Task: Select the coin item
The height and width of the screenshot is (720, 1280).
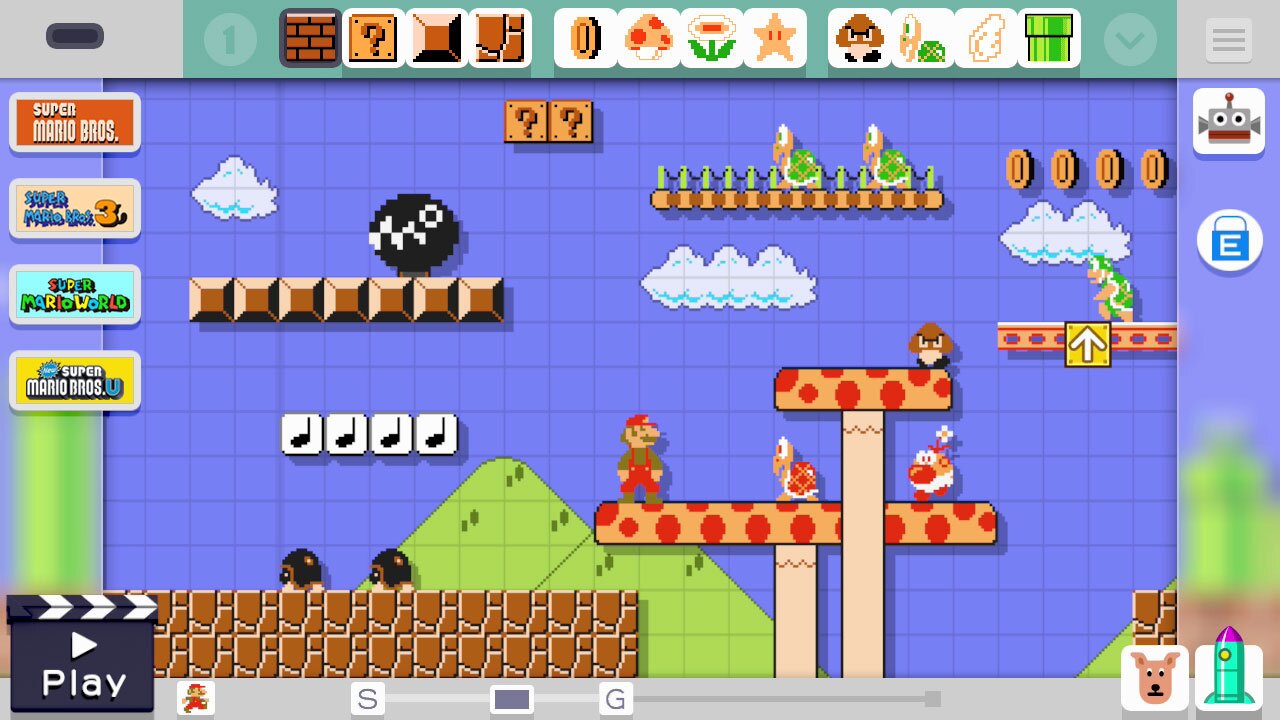Action: point(585,39)
